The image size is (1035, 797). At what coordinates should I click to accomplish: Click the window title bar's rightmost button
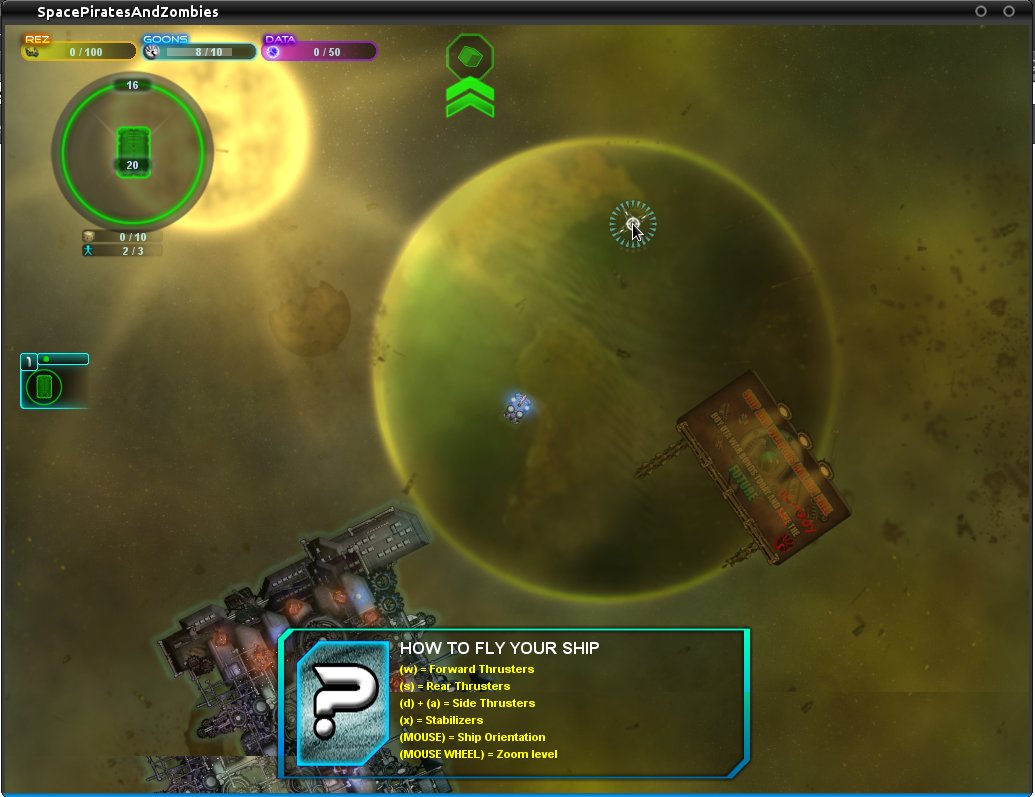(1009, 11)
